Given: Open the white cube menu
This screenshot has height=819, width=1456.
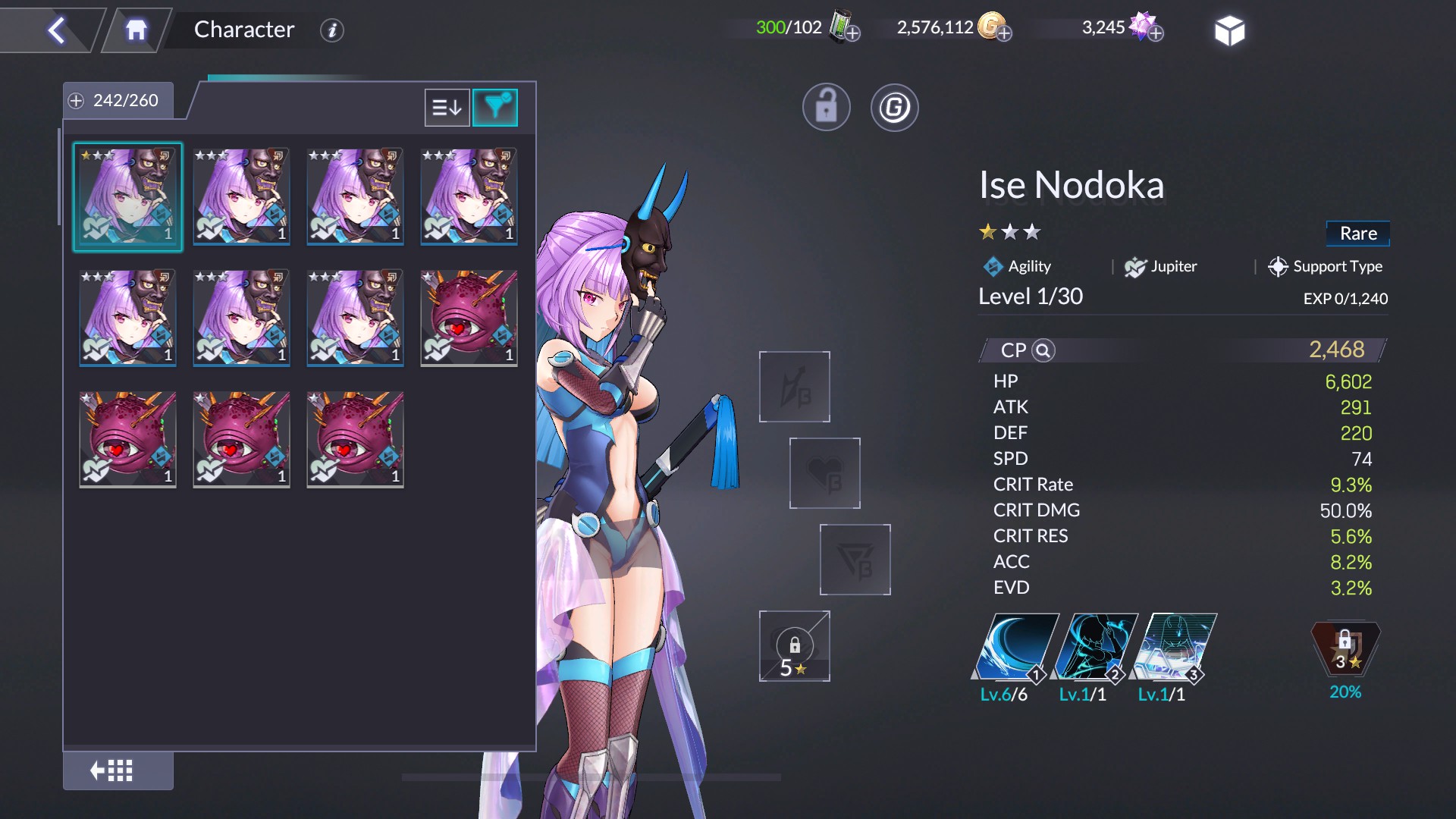Looking at the screenshot, I should click(x=1229, y=31).
